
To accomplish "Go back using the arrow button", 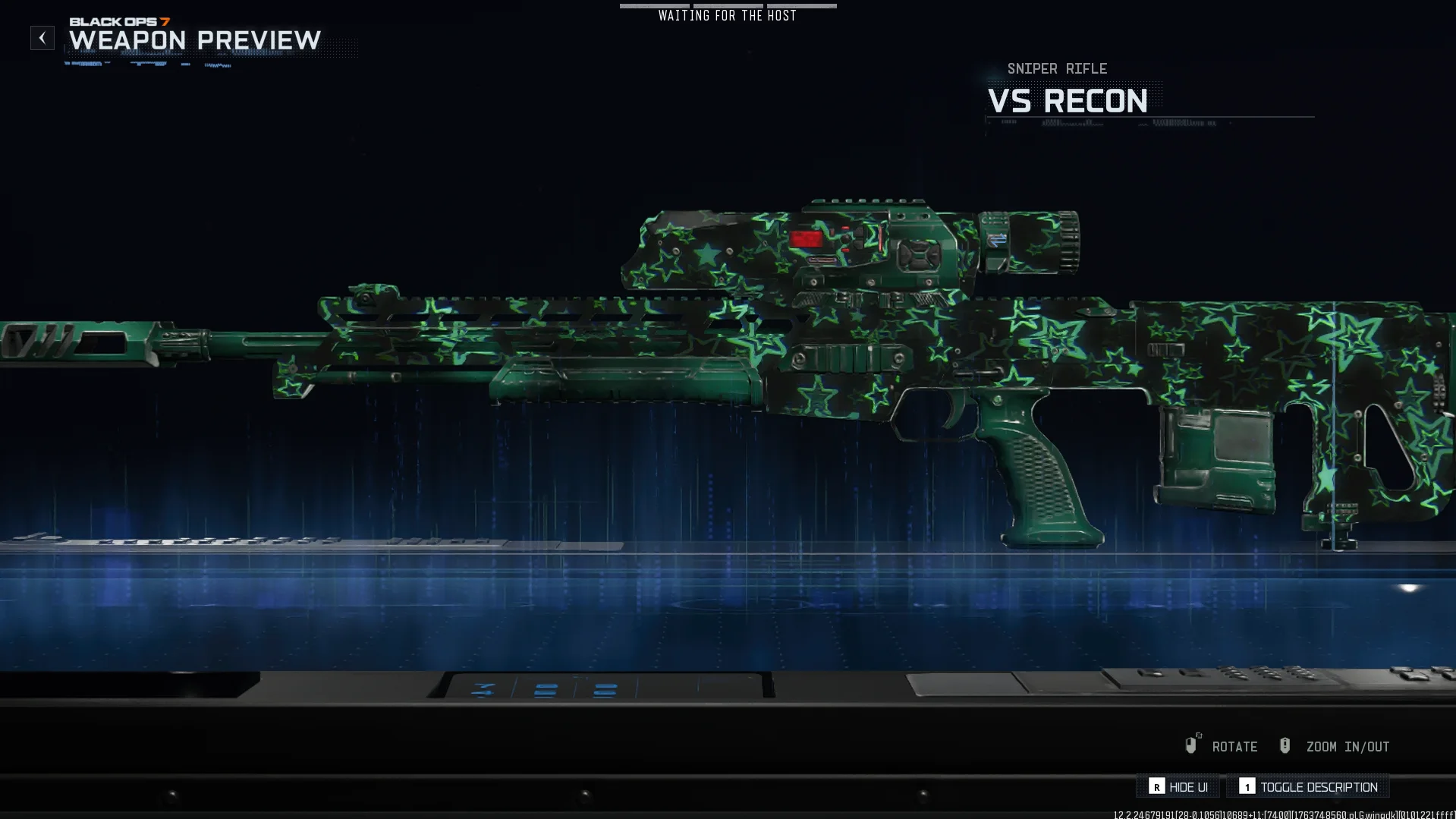I will click(x=42, y=38).
